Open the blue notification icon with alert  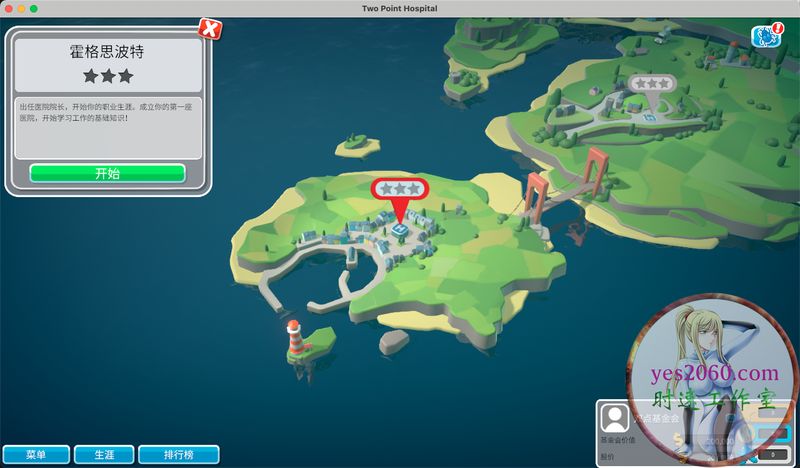click(765, 36)
